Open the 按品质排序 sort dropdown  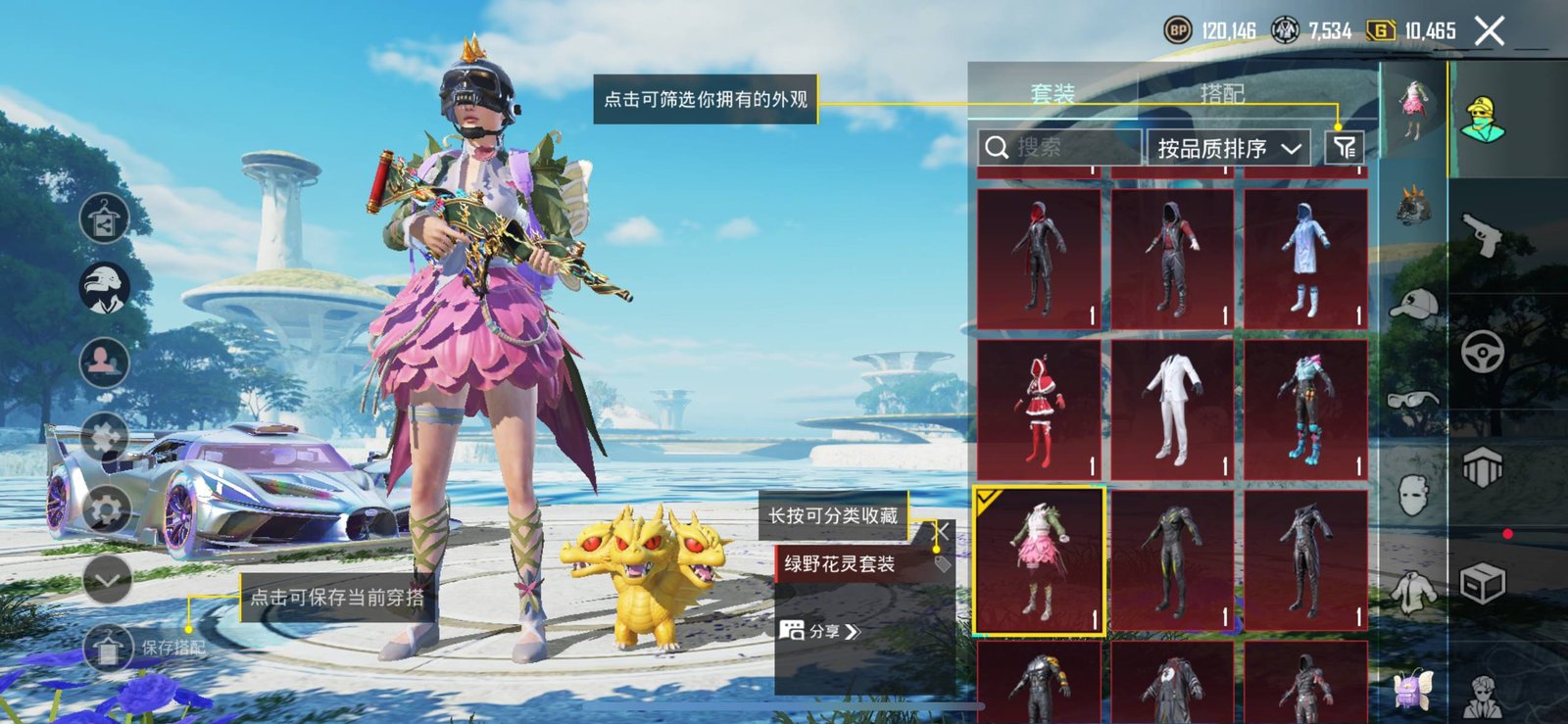pos(1228,149)
